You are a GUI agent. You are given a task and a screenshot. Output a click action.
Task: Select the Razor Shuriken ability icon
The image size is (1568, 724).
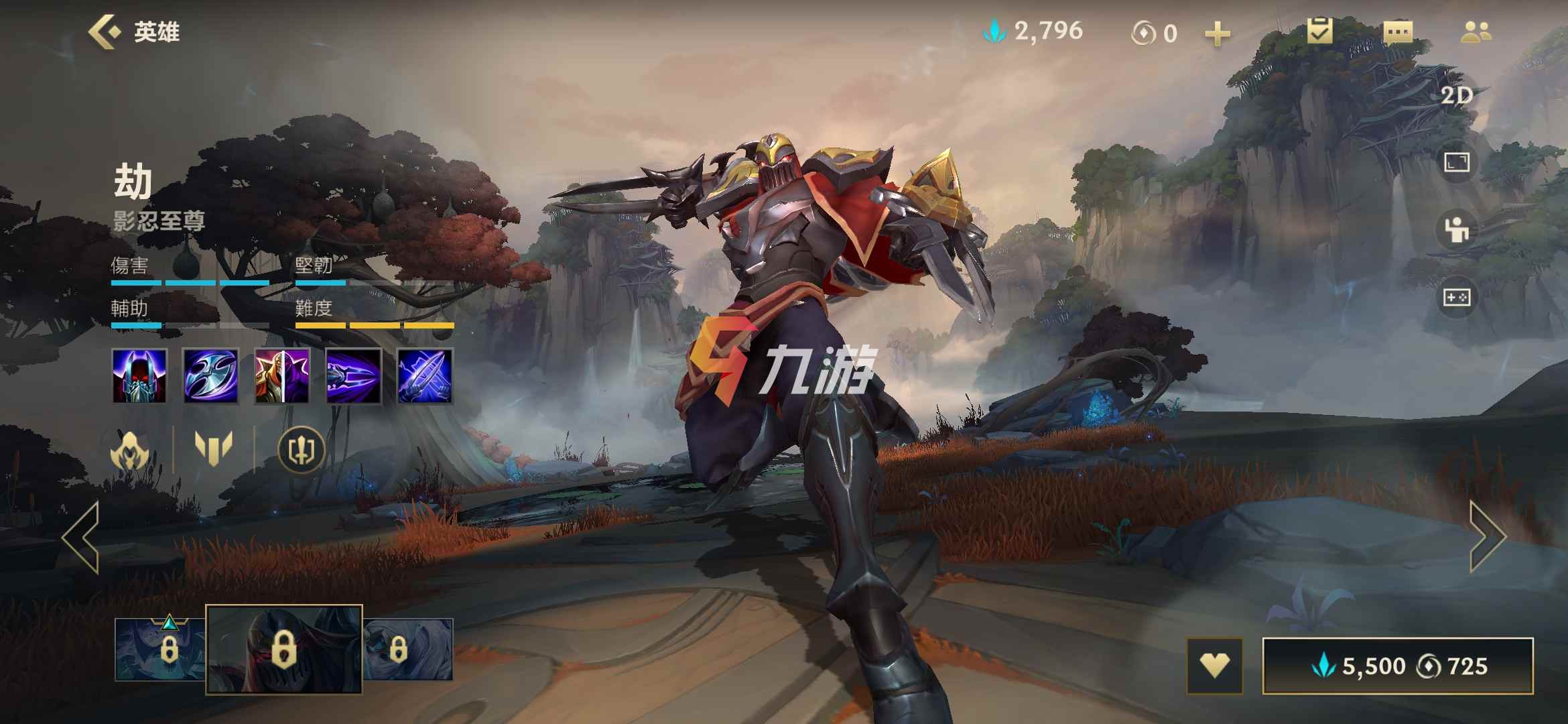[210, 375]
